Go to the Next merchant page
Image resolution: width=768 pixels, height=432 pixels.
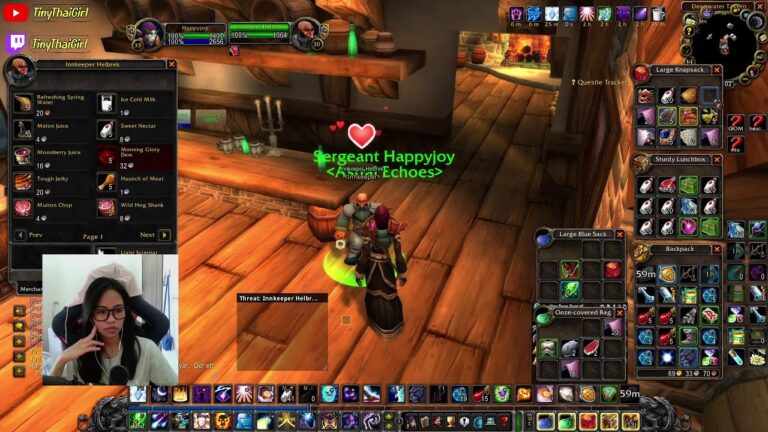click(164, 235)
